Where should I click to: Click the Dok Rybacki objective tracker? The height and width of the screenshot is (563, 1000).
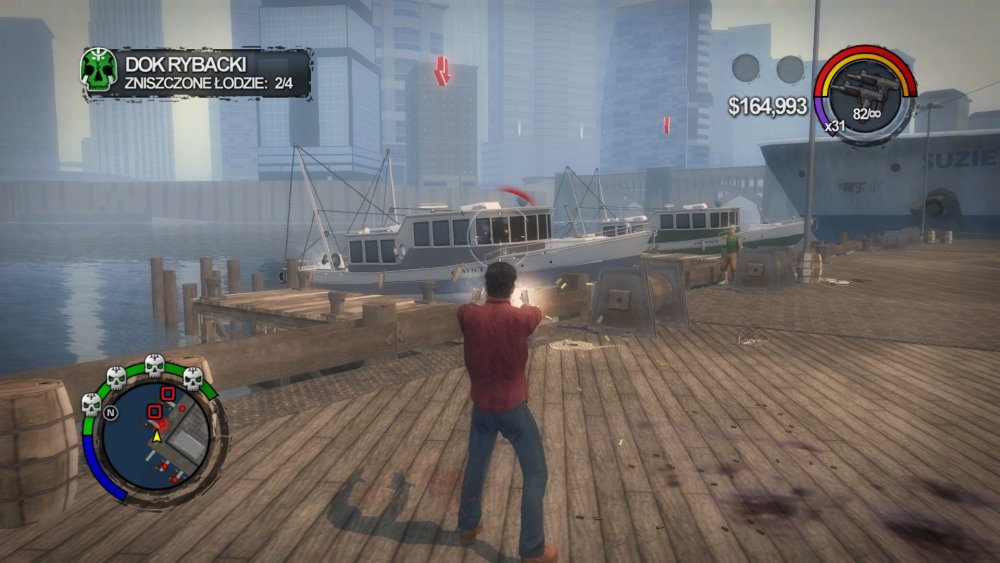[210, 74]
